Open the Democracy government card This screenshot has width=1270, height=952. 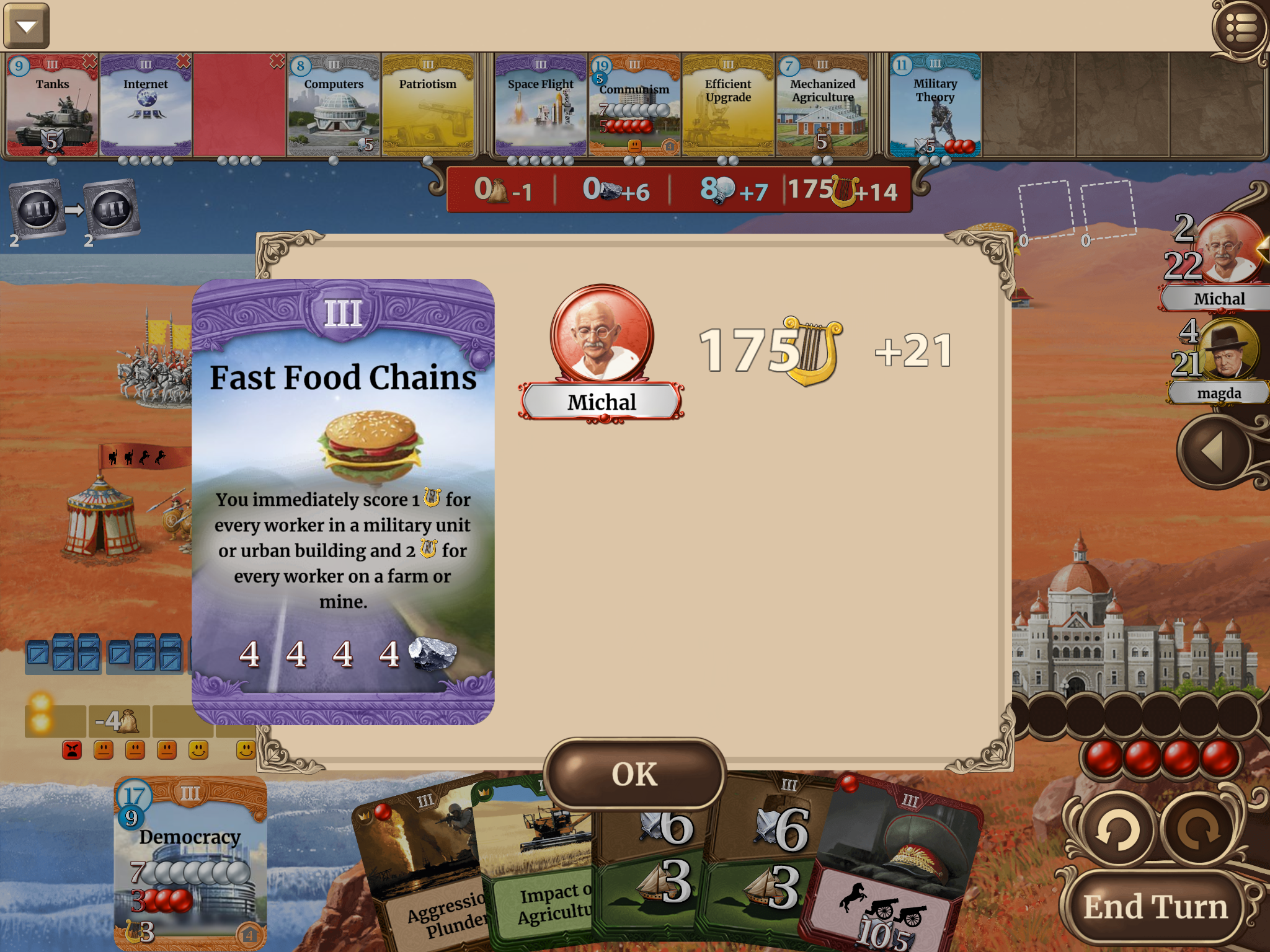click(190, 863)
